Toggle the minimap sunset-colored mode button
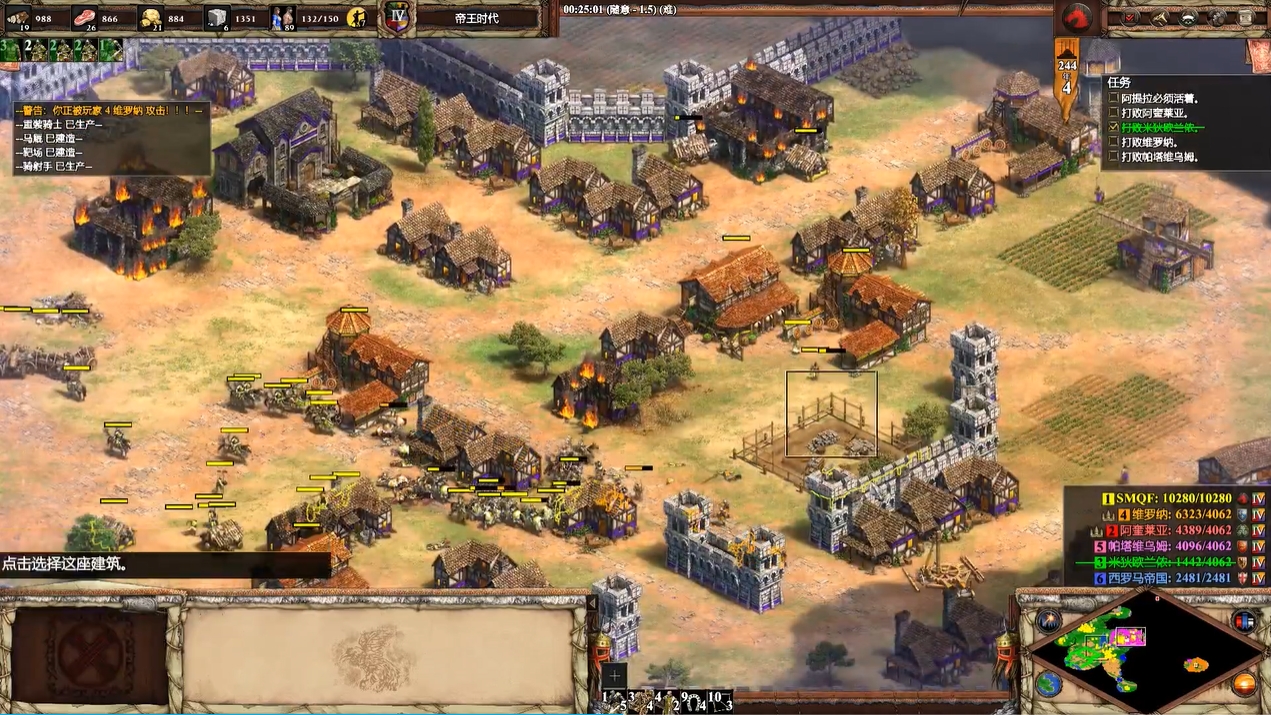This screenshot has height=715, width=1271. (x=1244, y=684)
